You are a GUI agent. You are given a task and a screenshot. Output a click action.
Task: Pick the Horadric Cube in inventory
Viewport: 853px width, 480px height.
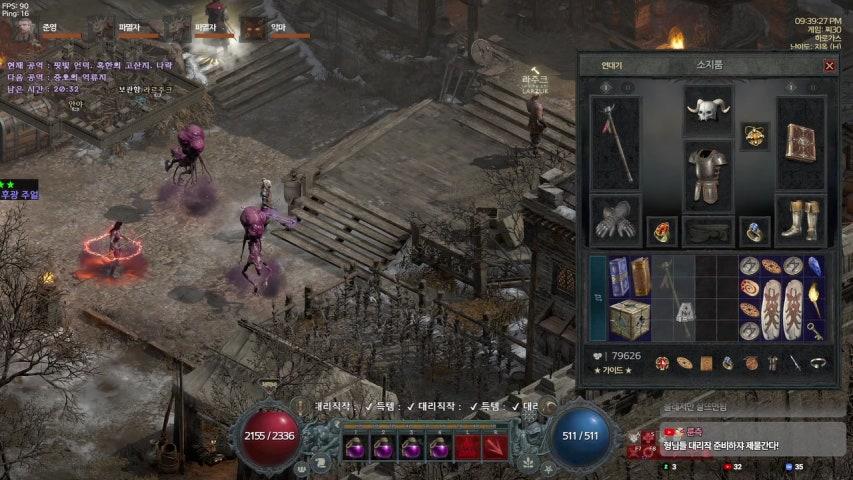(x=629, y=319)
